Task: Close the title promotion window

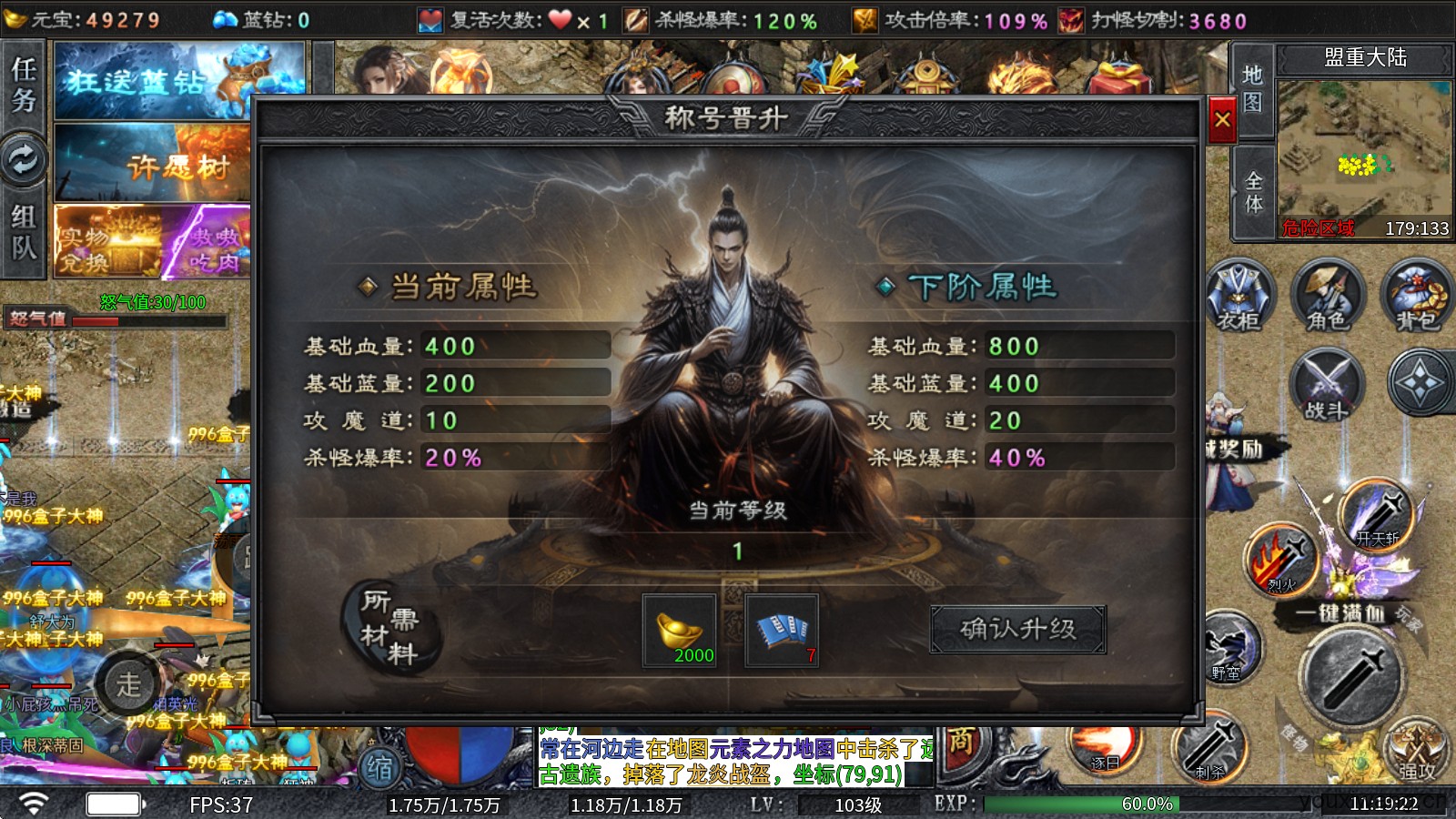Action: point(1222,119)
